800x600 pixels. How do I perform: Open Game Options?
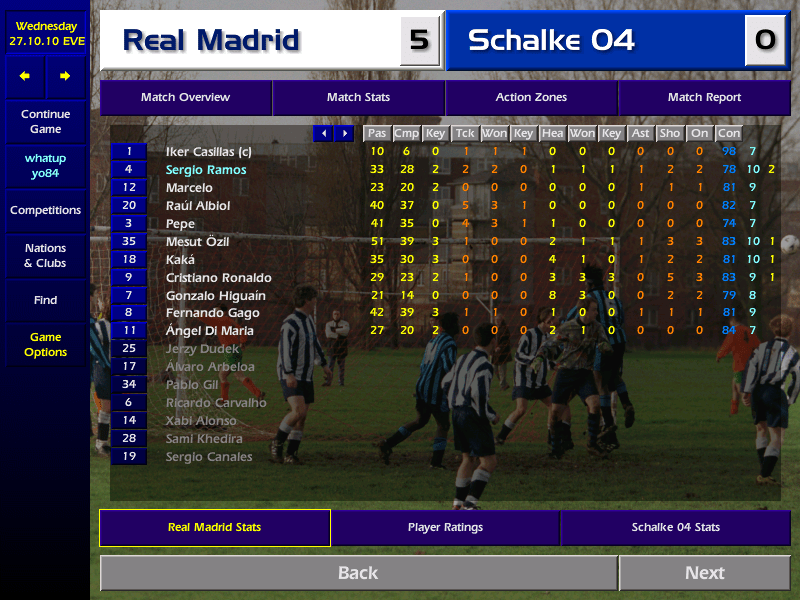(45, 345)
